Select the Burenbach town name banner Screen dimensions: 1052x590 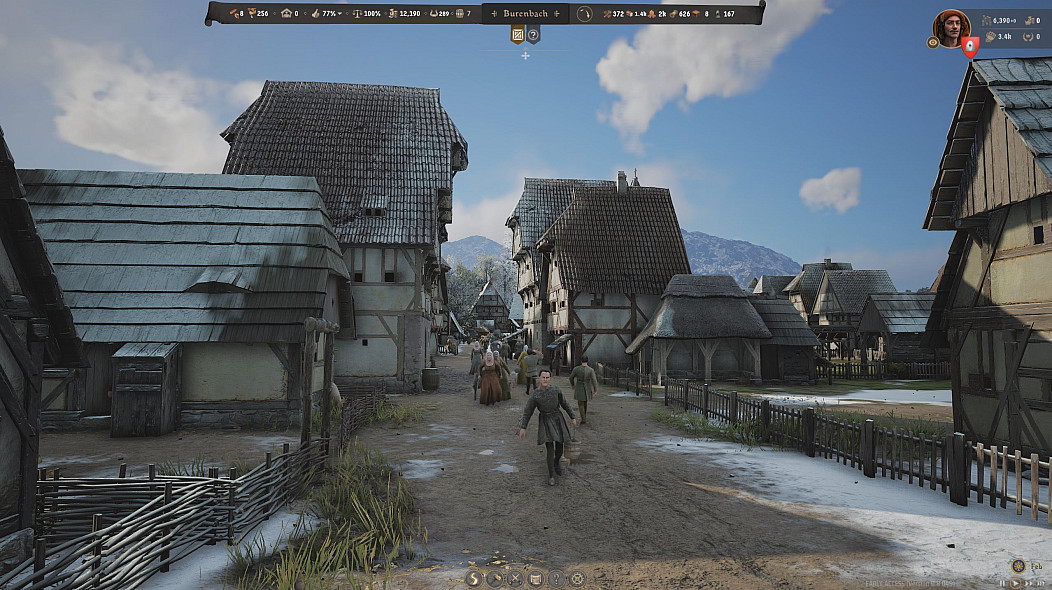[x=526, y=14]
